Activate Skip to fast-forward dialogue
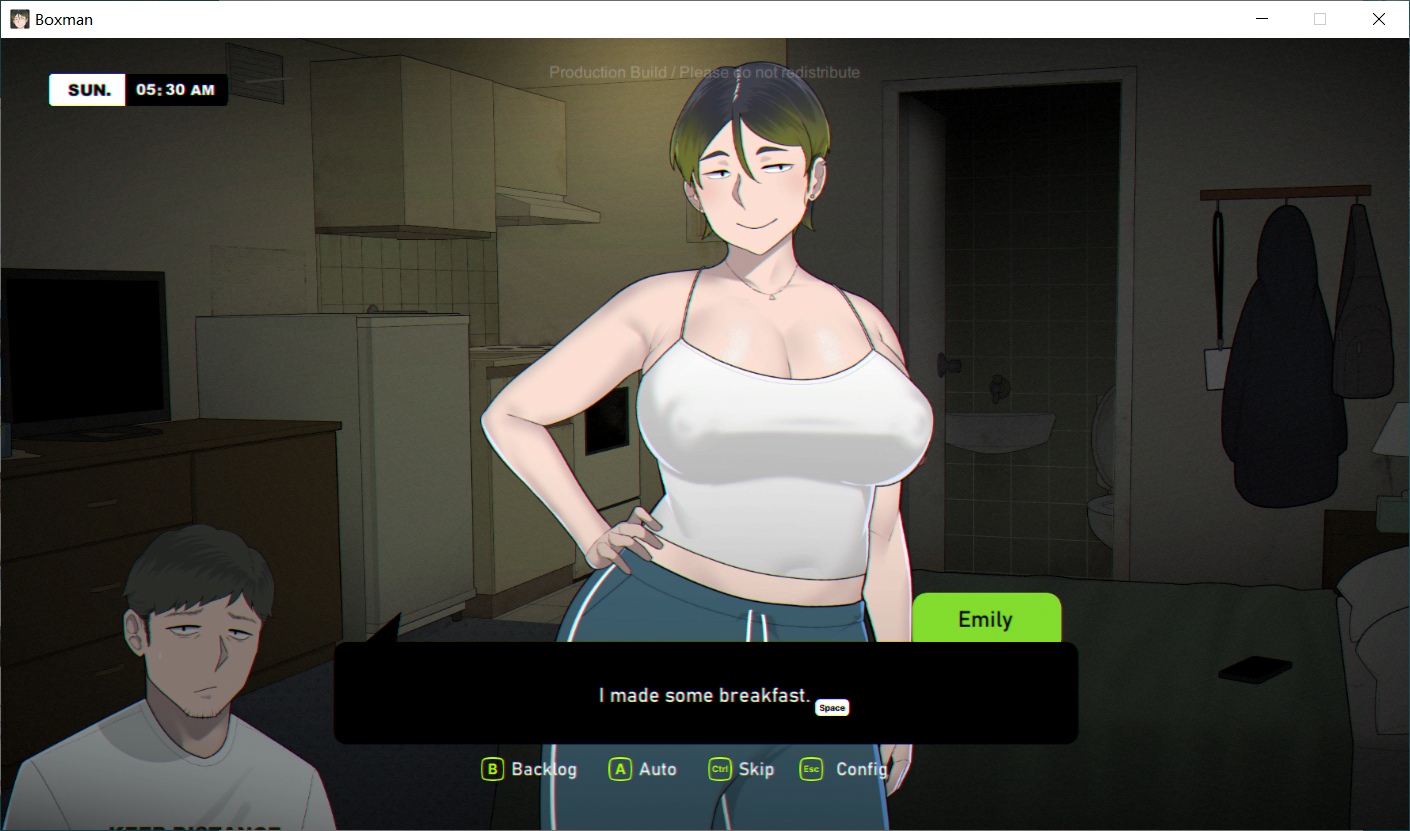Viewport: 1410px width, 831px height. pyautogui.click(x=741, y=769)
